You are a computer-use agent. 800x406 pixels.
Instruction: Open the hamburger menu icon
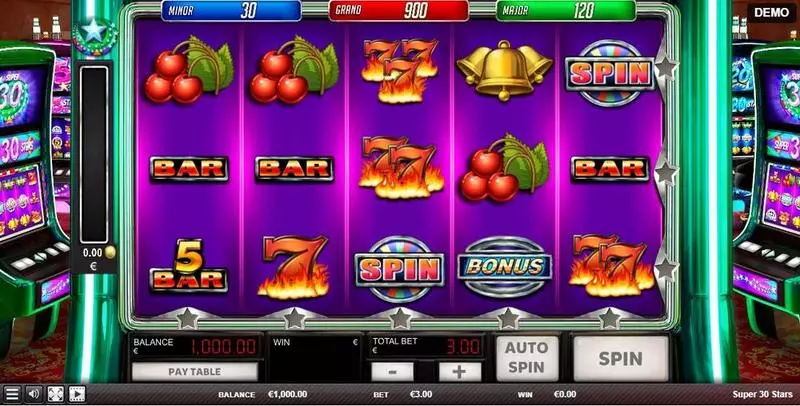[x=11, y=394]
